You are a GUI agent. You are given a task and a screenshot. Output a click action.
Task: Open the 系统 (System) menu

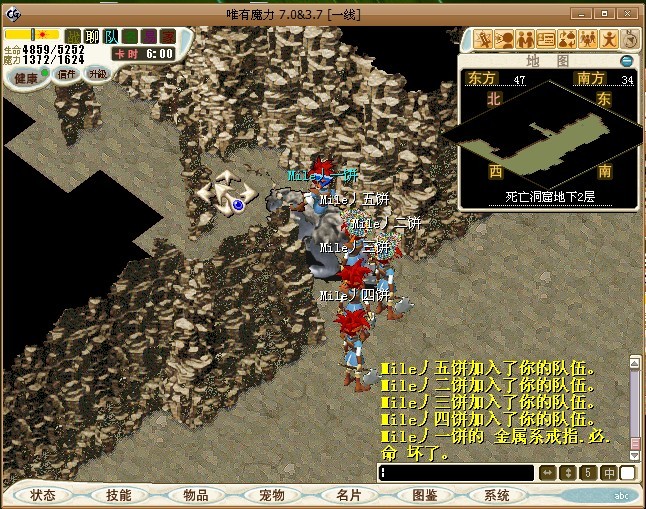[x=497, y=495]
